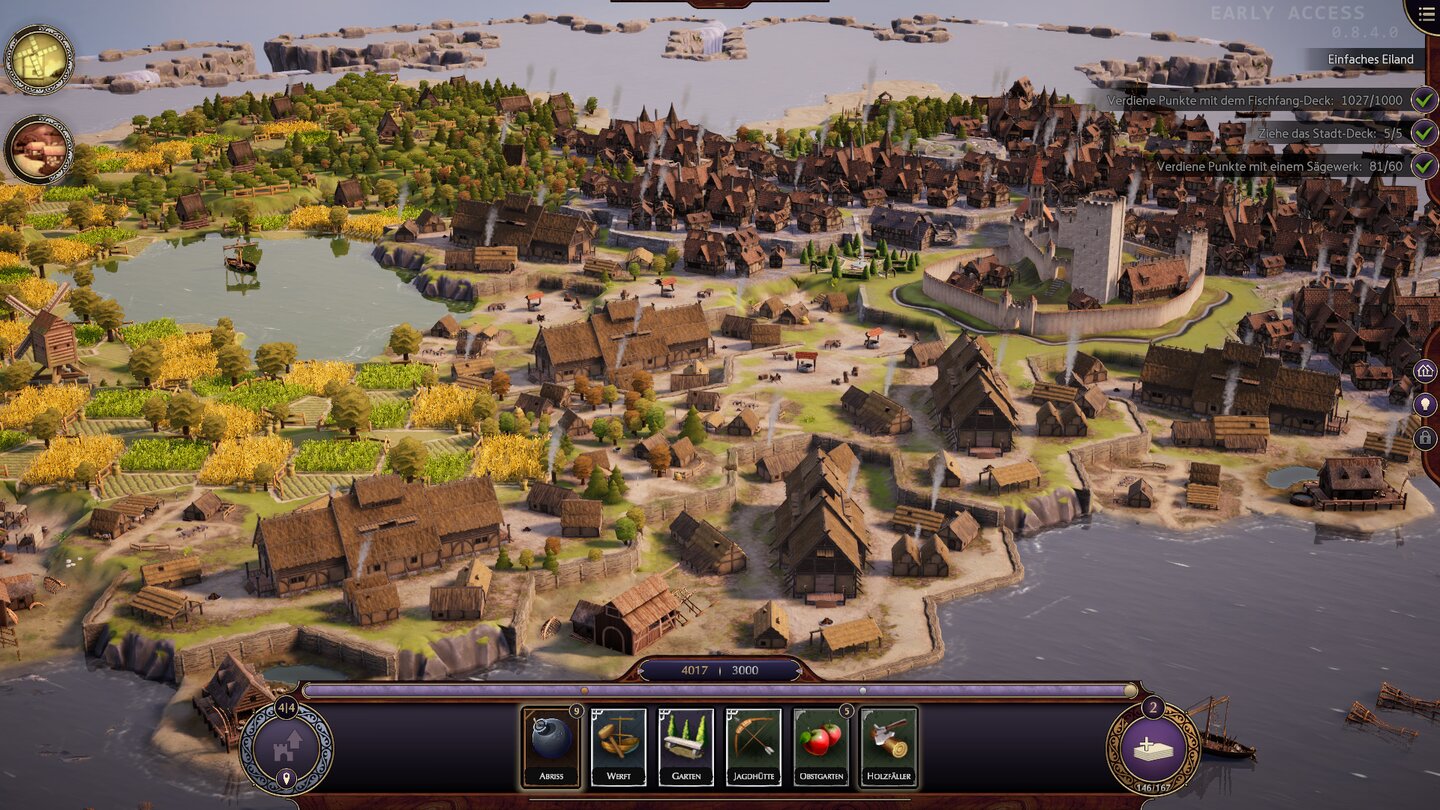Open the windmill deck medallion
1440x810 pixels.
39,59
